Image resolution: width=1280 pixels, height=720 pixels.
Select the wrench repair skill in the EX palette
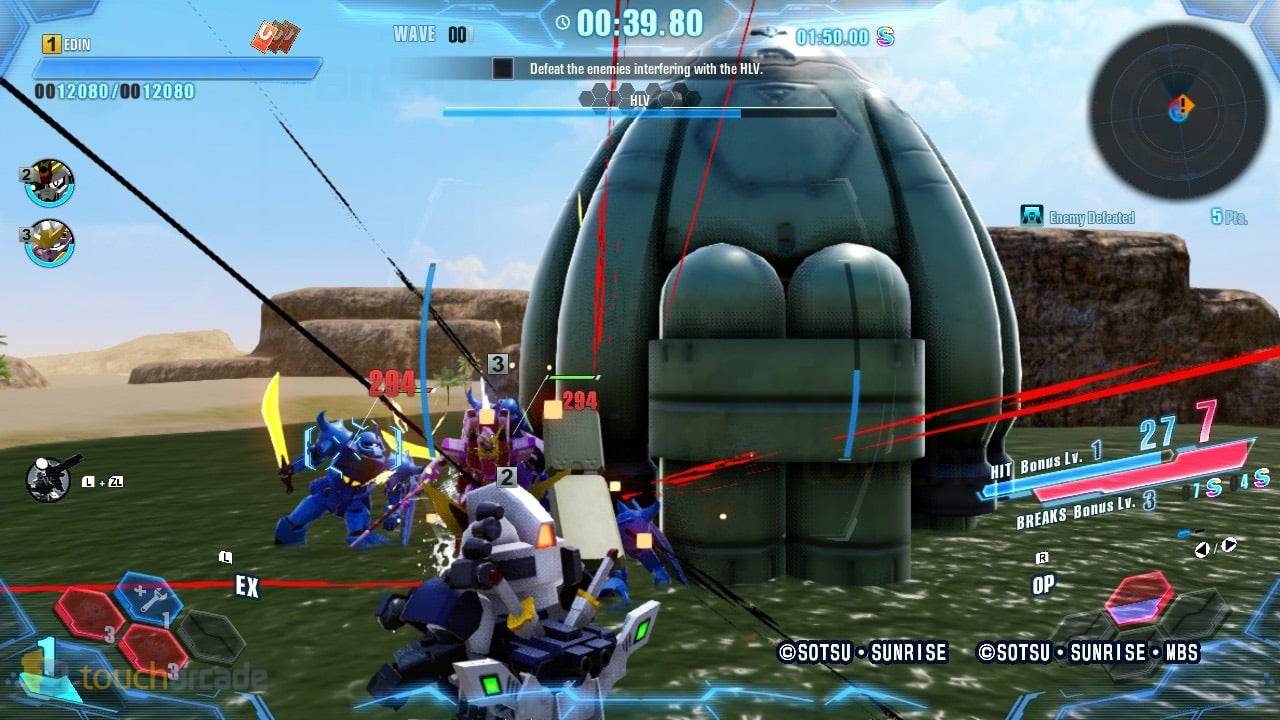pyautogui.click(x=148, y=598)
